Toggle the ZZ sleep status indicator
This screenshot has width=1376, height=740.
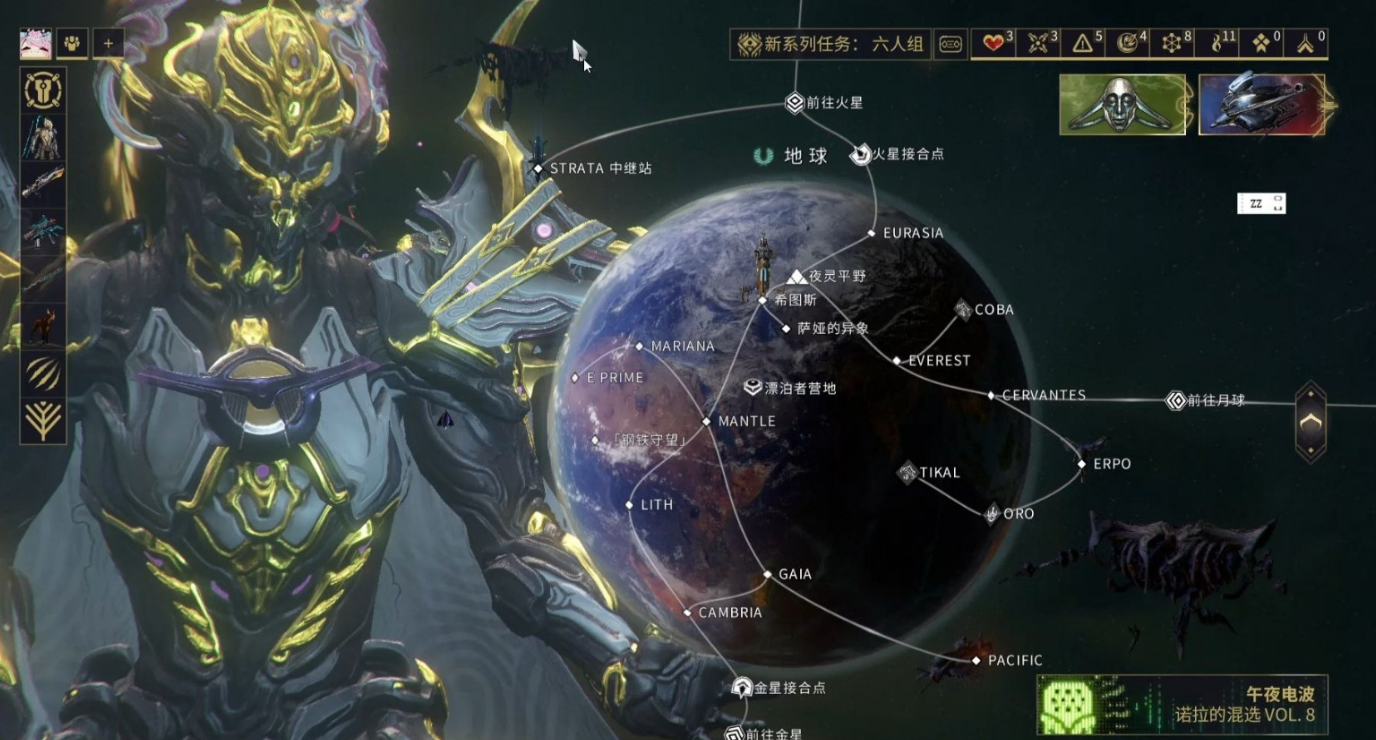click(x=1261, y=203)
